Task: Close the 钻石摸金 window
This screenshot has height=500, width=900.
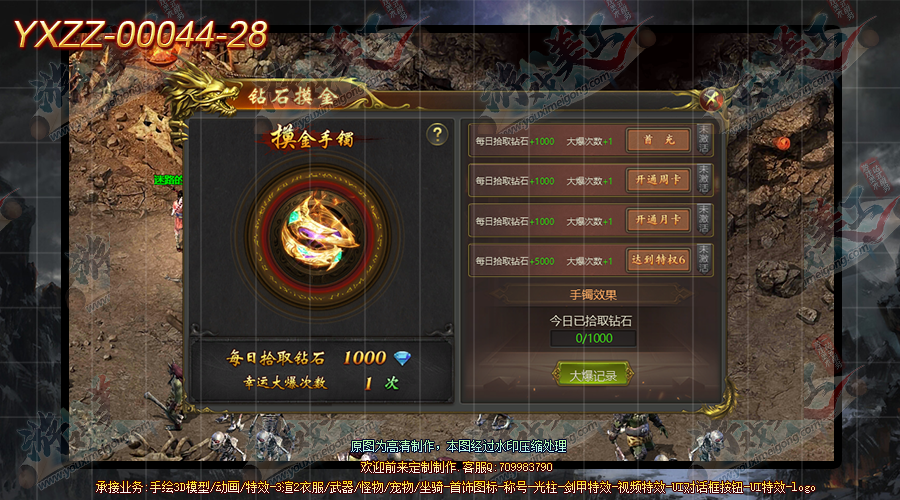Action: 711,98
